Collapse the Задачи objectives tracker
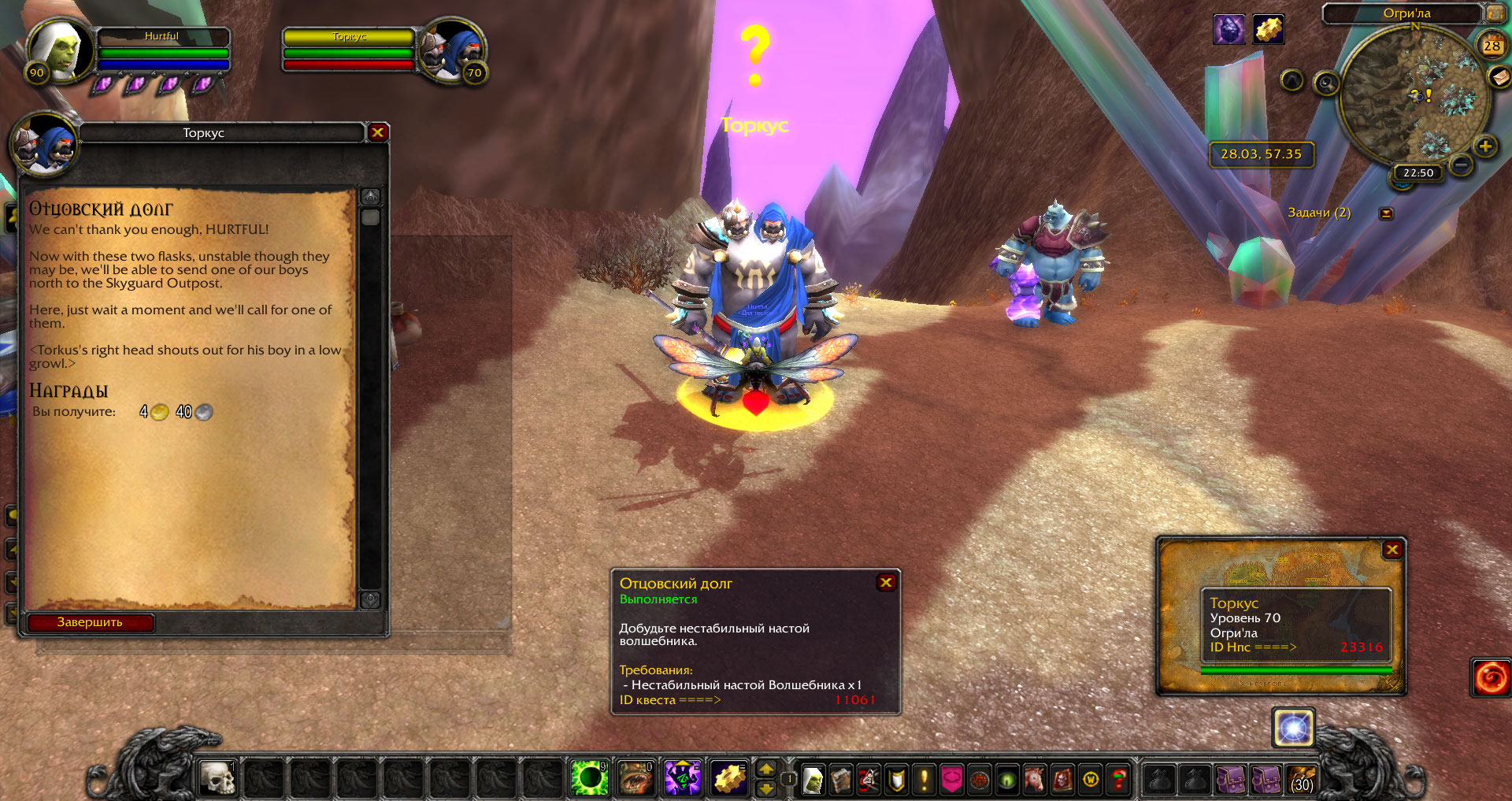Image resolution: width=1512 pixels, height=801 pixels. [1386, 213]
